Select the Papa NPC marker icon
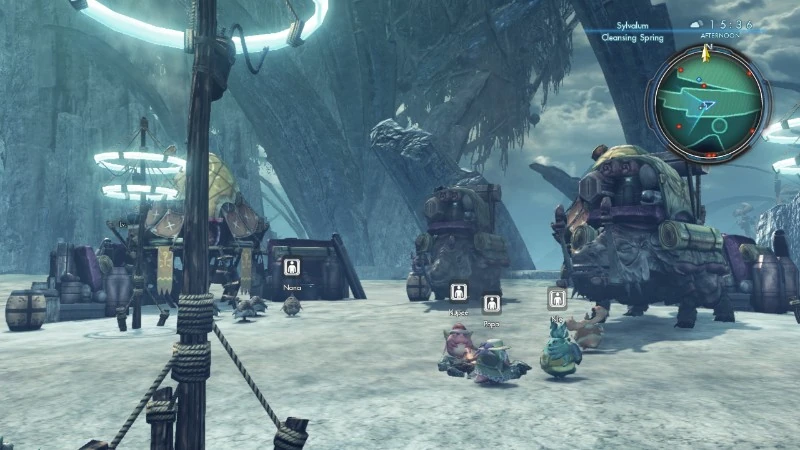 point(491,303)
